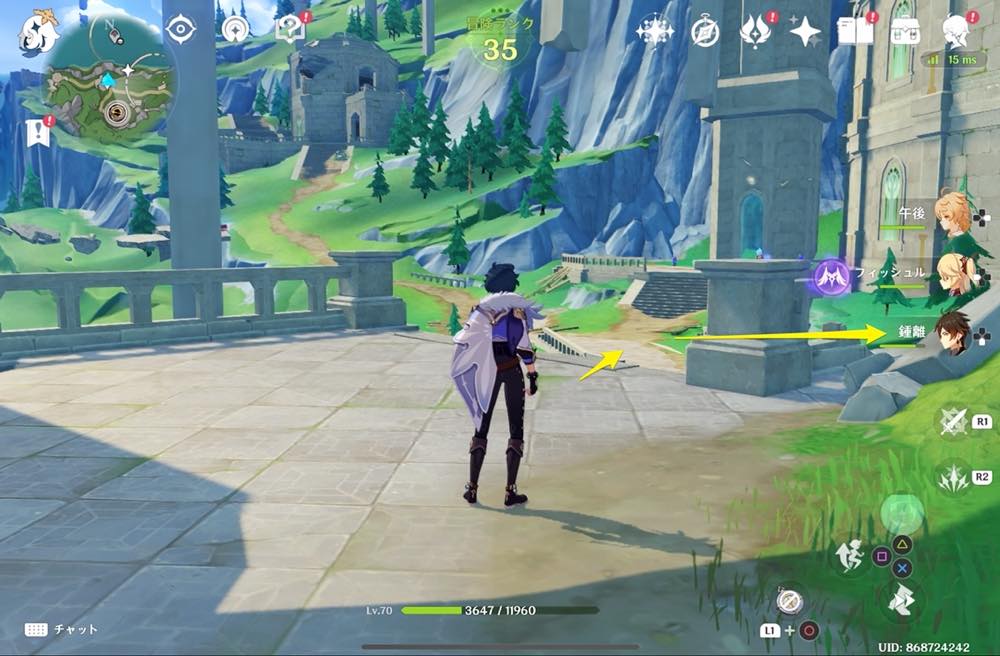Switch to party member 鍾離
The image size is (1000, 656).
pyautogui.click(x=950, y=333)
